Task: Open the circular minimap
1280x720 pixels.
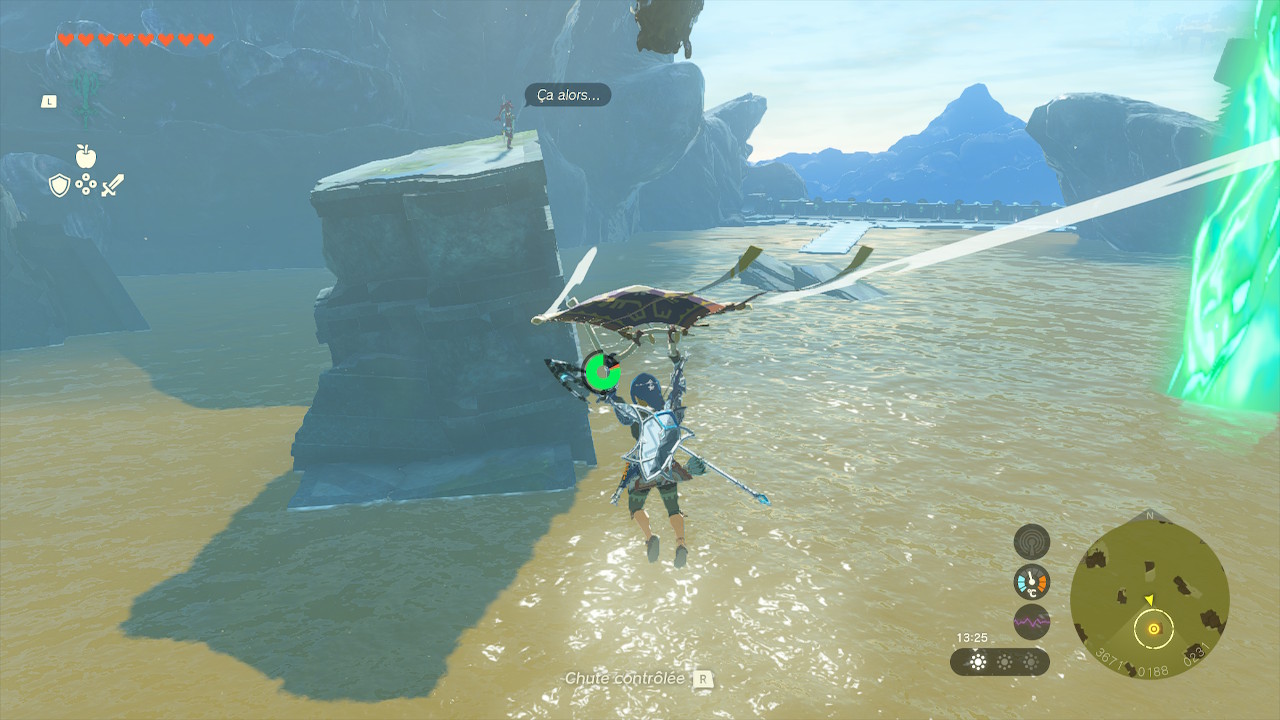Action: (x=1149, y=600)
